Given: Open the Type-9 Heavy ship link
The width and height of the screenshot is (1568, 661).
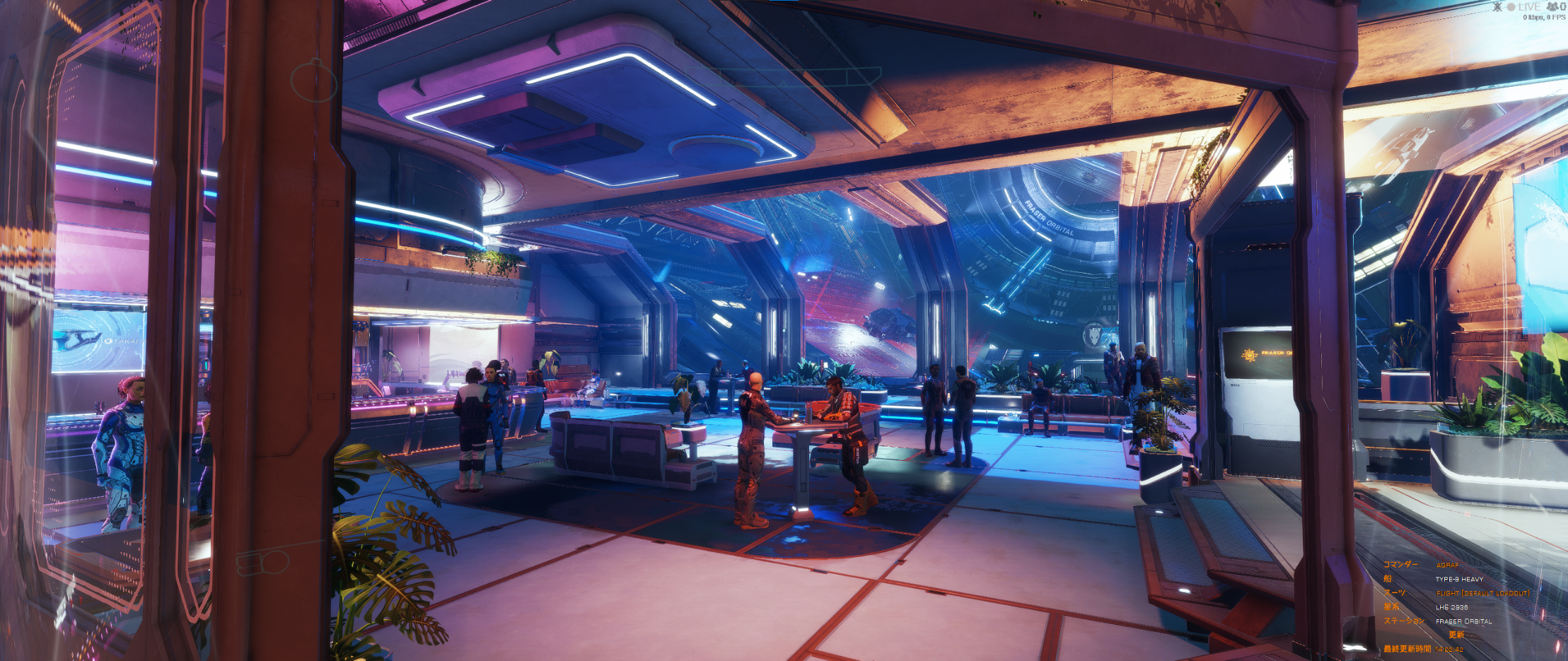Looking at the screenshot, I should [1459, 579].
